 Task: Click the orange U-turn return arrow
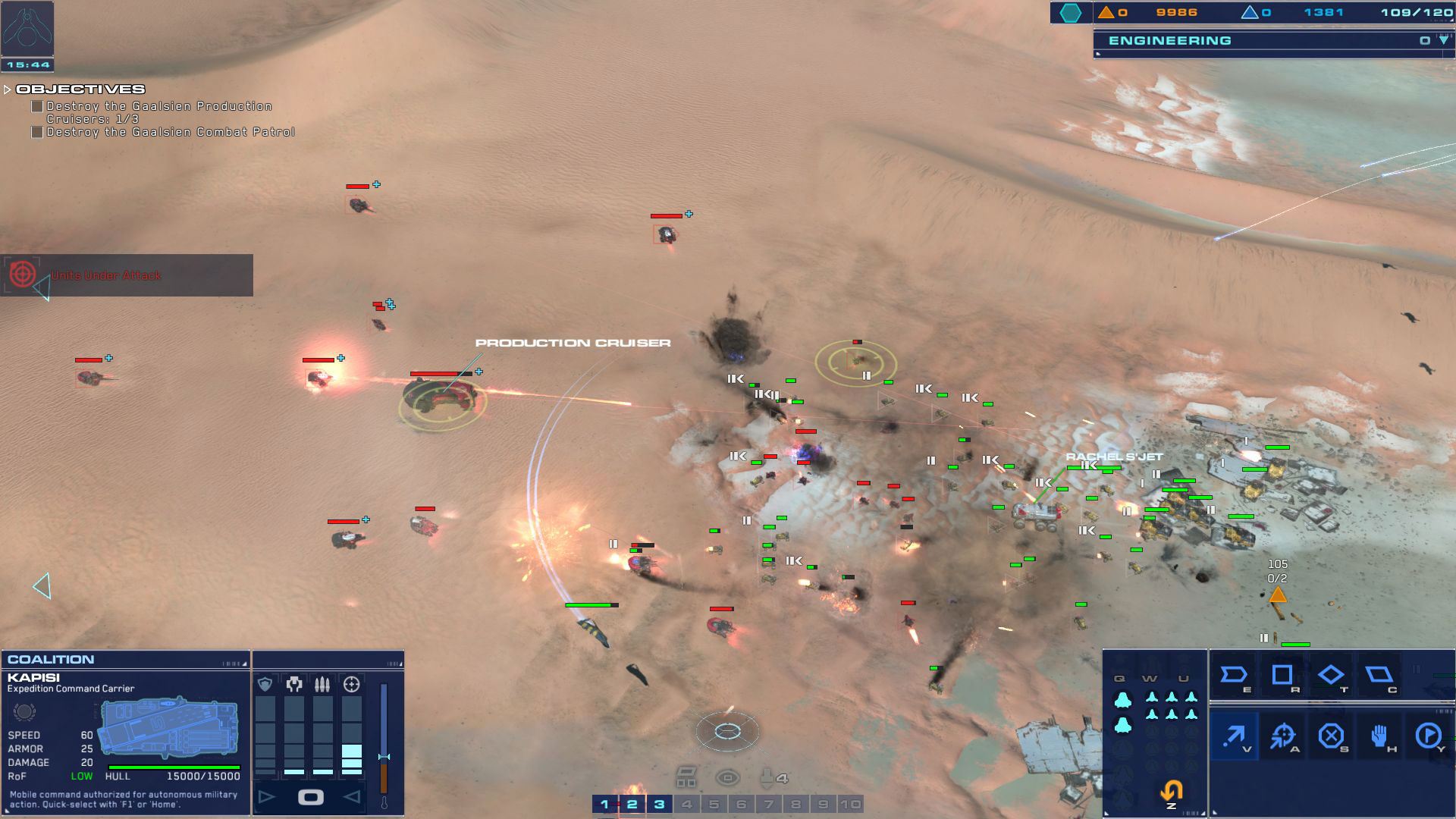[x=1171, y=791]
